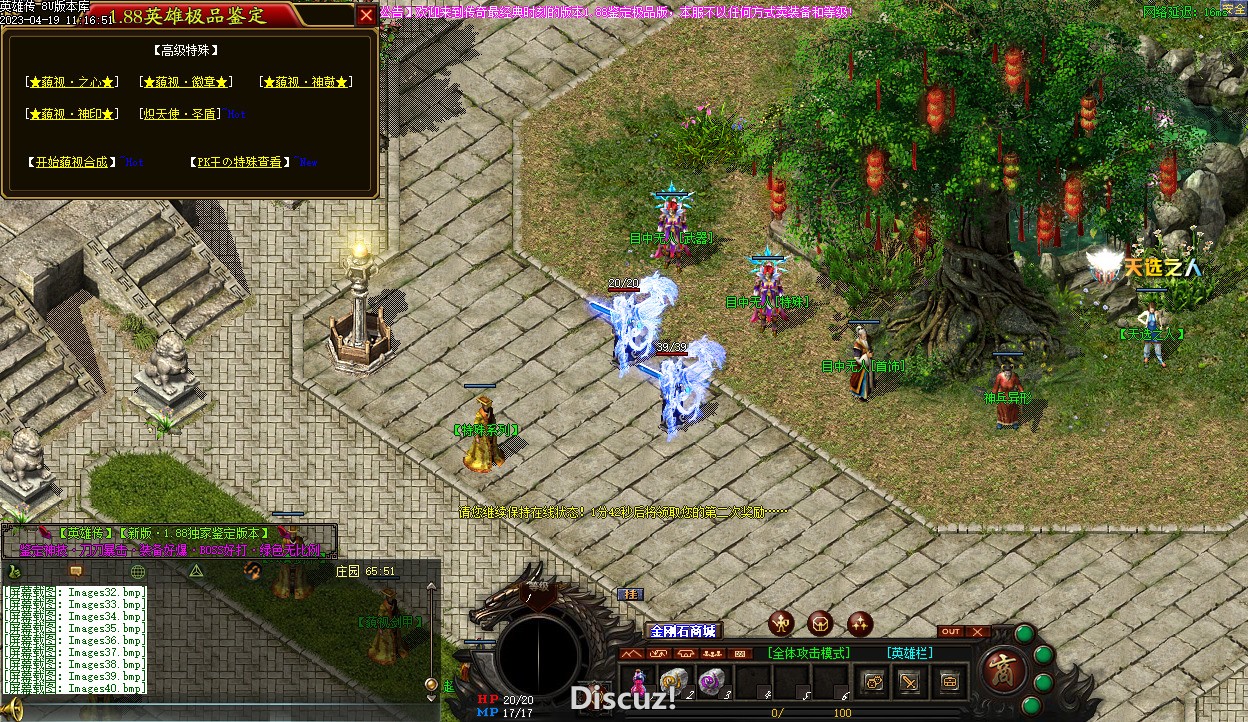Screen dimensions: 1248x722
Task: Choose the 藐视·神鼓 entry
Action: 305,82
